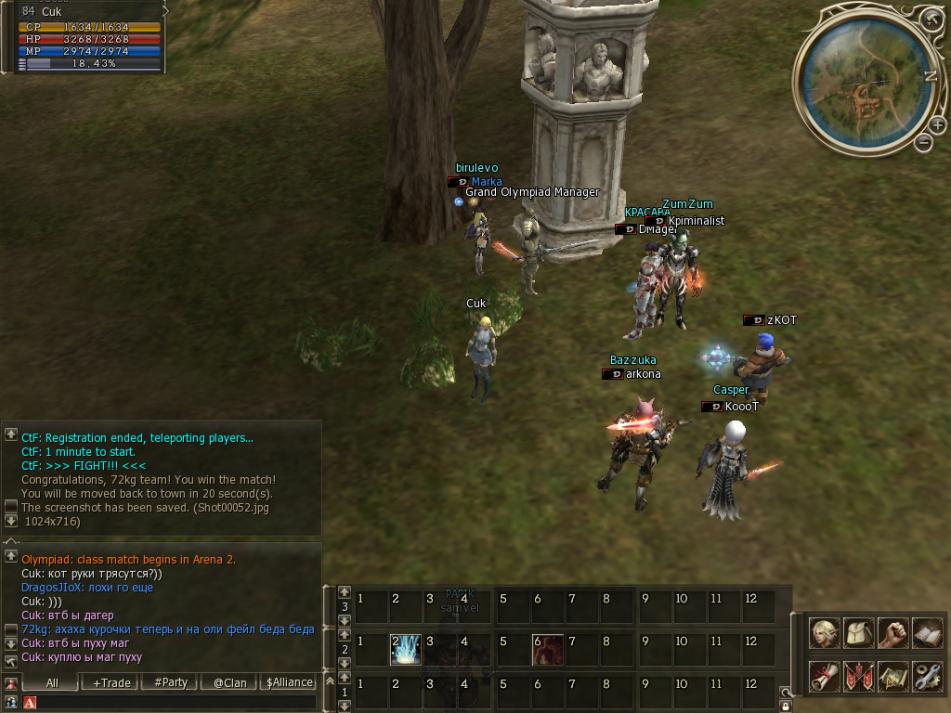Use the dark red skill in hotbar
Viewport: 951px width, 713px height.
pos(546,650)
